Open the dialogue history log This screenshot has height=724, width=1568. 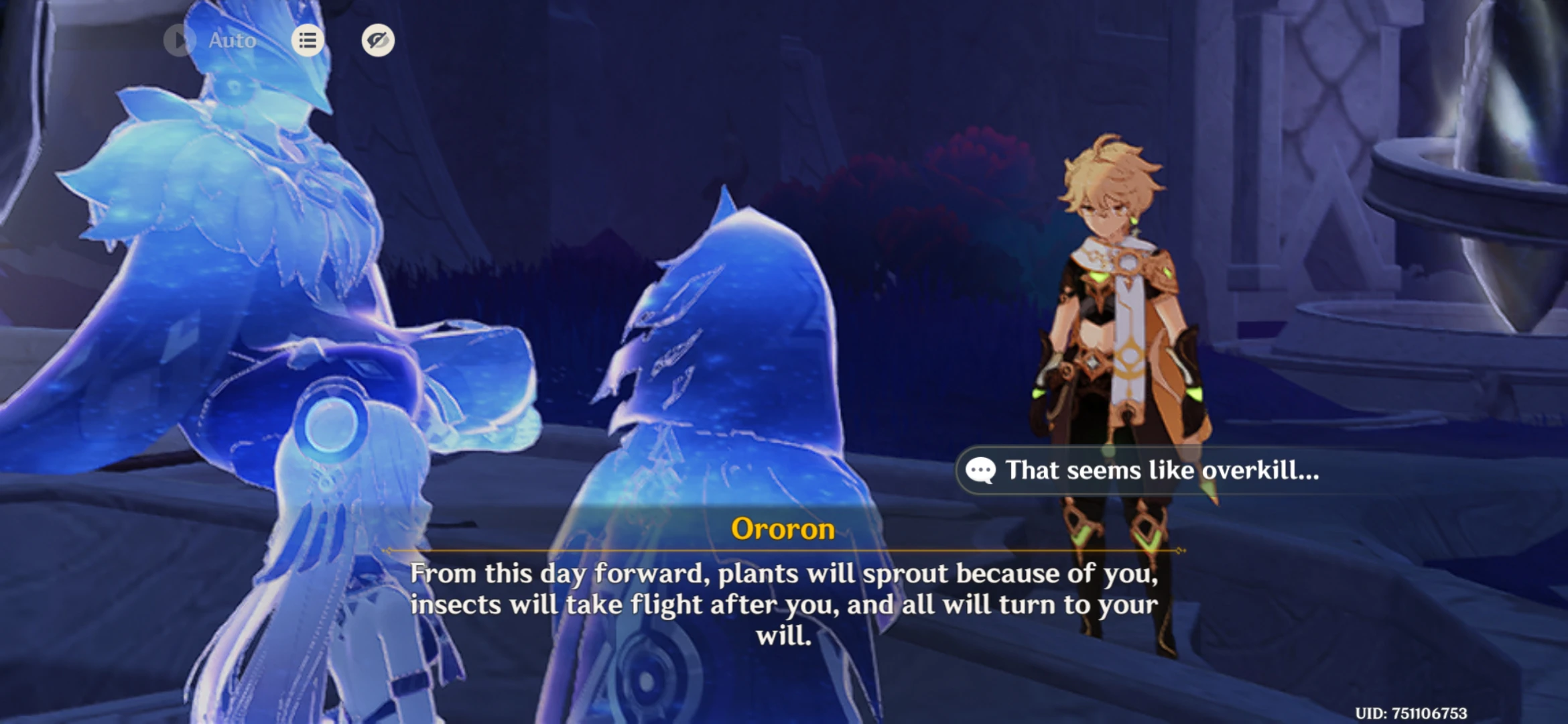click(x=308, y=40)
